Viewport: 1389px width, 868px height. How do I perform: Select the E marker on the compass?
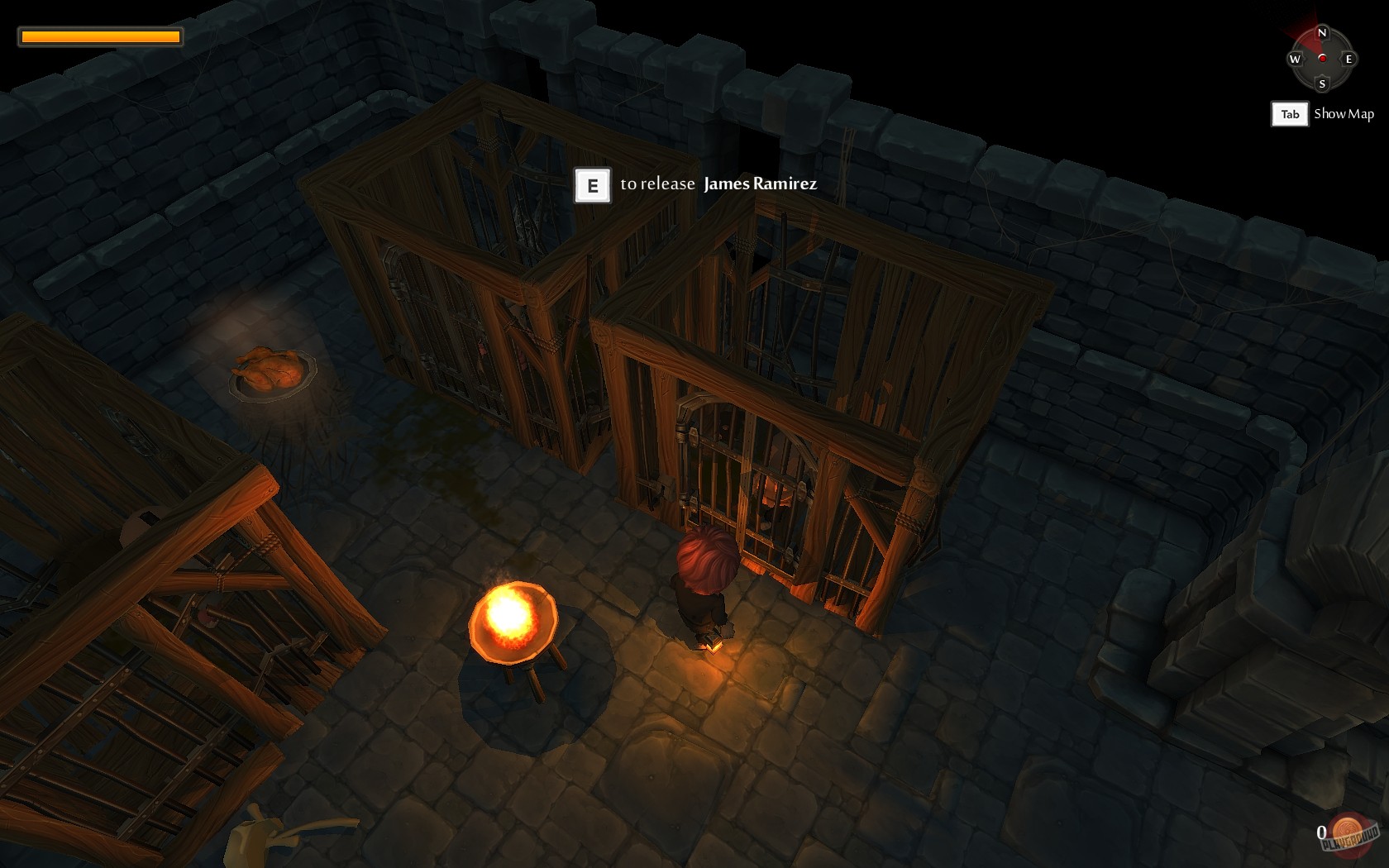1349,59
